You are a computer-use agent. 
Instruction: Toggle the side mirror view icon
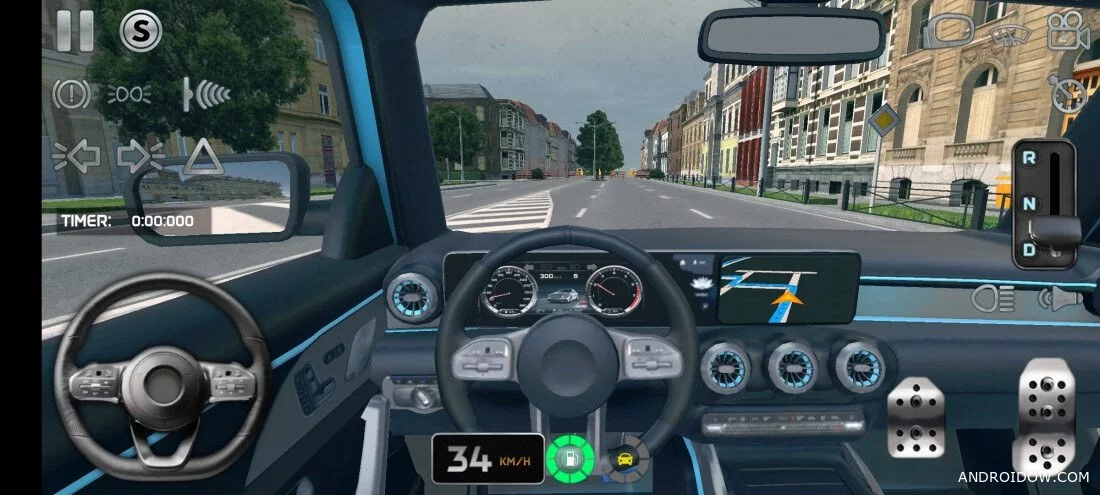point(948,32)
